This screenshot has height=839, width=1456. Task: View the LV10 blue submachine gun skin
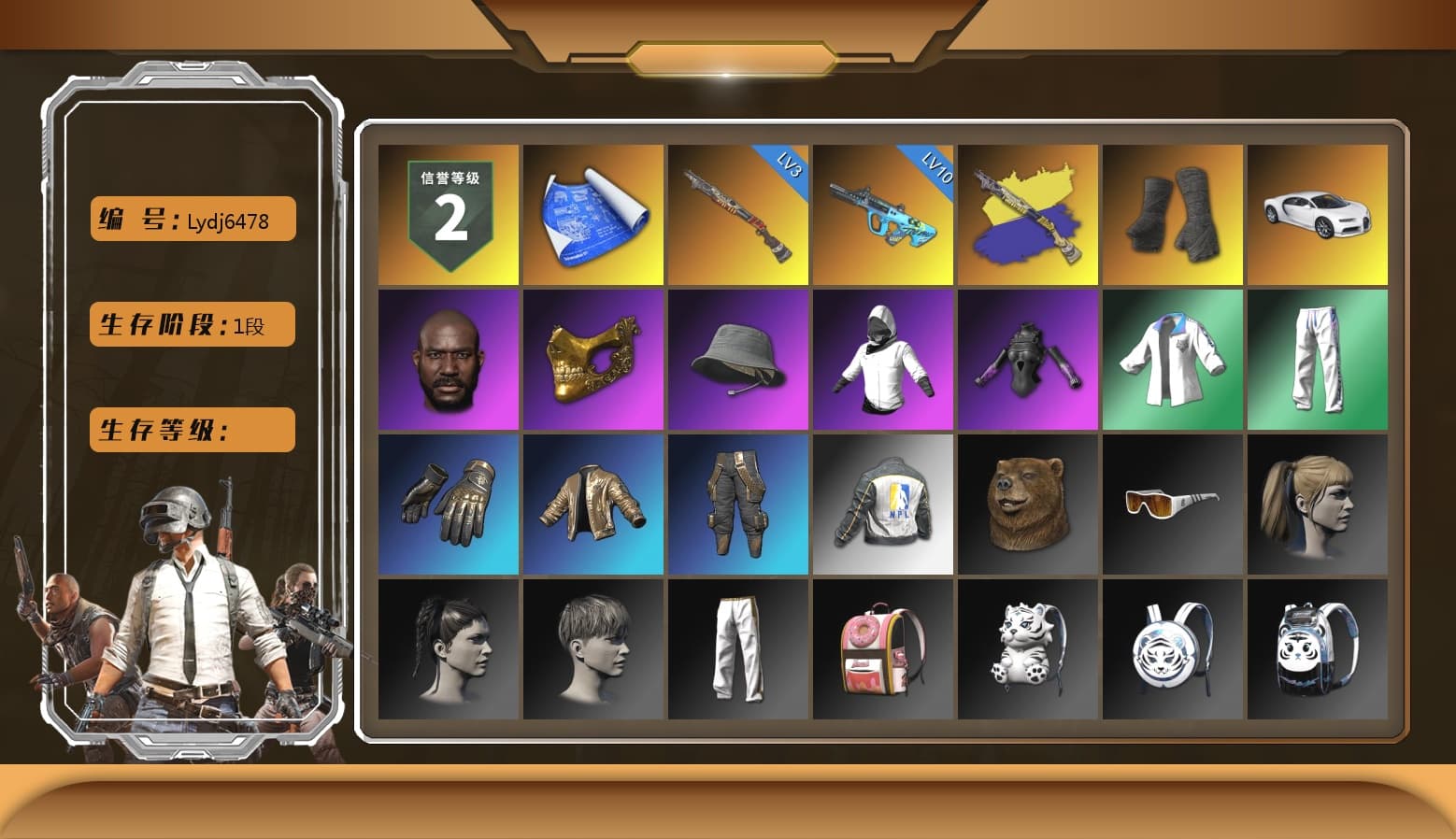click(882, 213)
